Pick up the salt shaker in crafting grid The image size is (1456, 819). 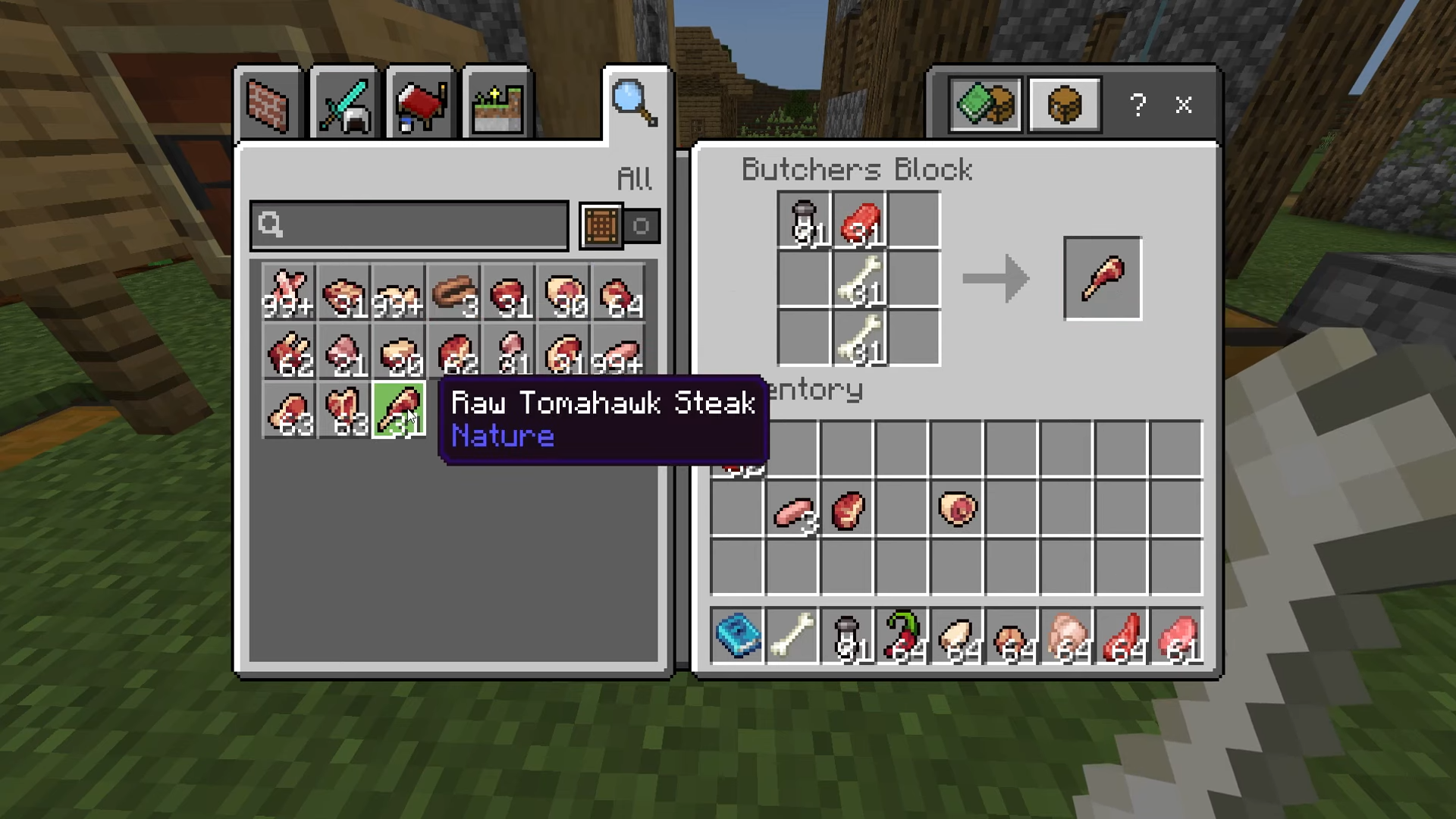[805, 220]
